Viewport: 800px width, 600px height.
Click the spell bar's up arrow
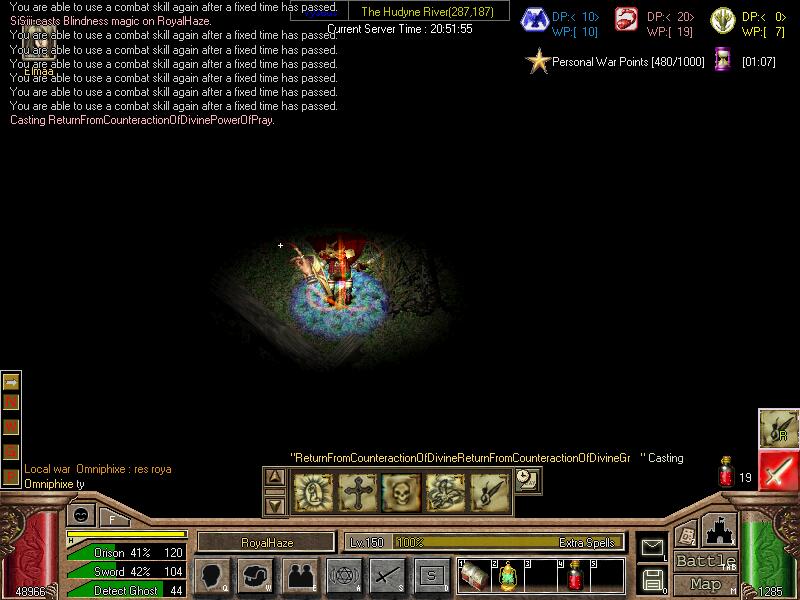[x=275, y=478]
